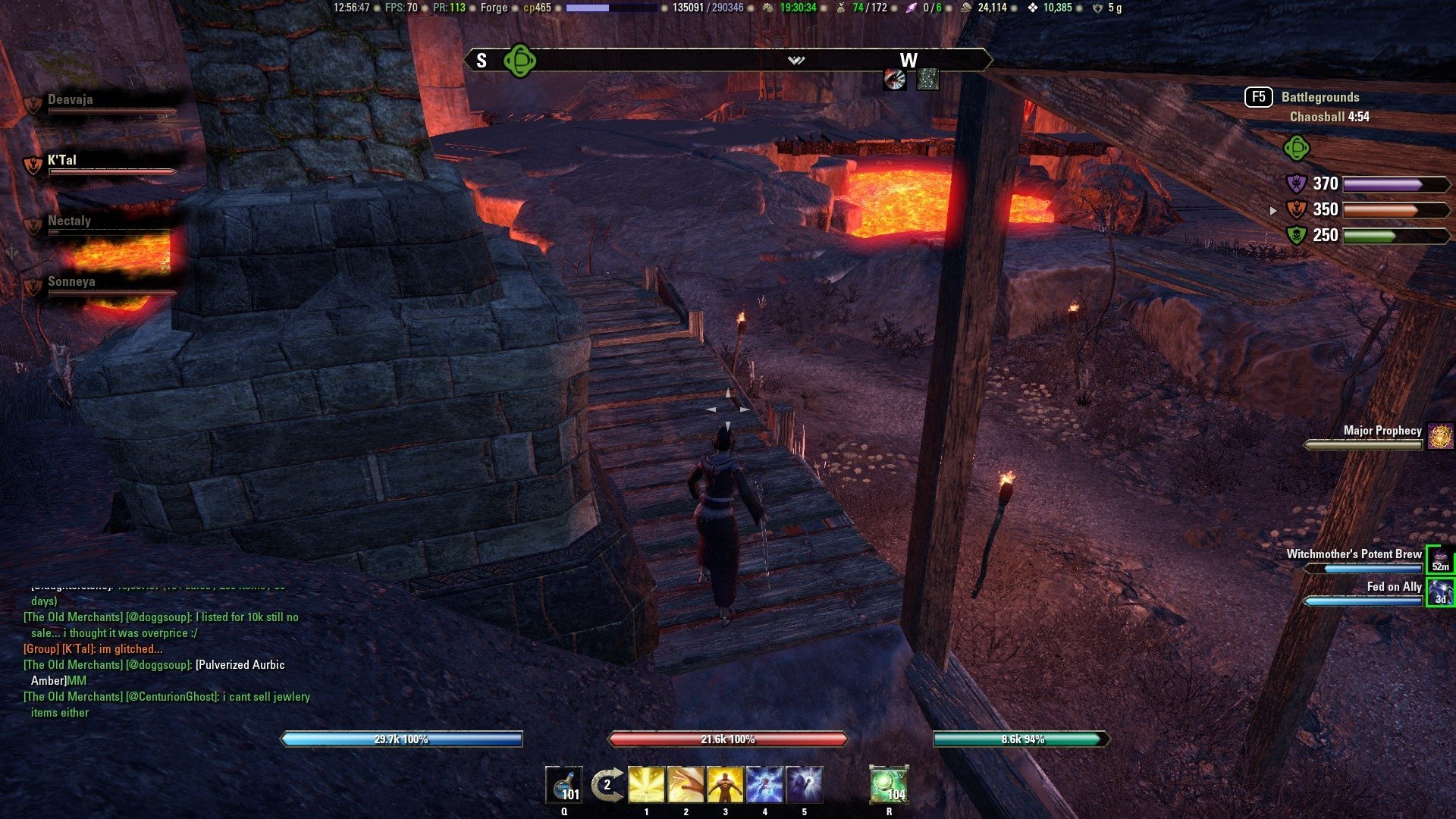Activate the golden light burst ability

pyautogui.click(x=646, y=785)
